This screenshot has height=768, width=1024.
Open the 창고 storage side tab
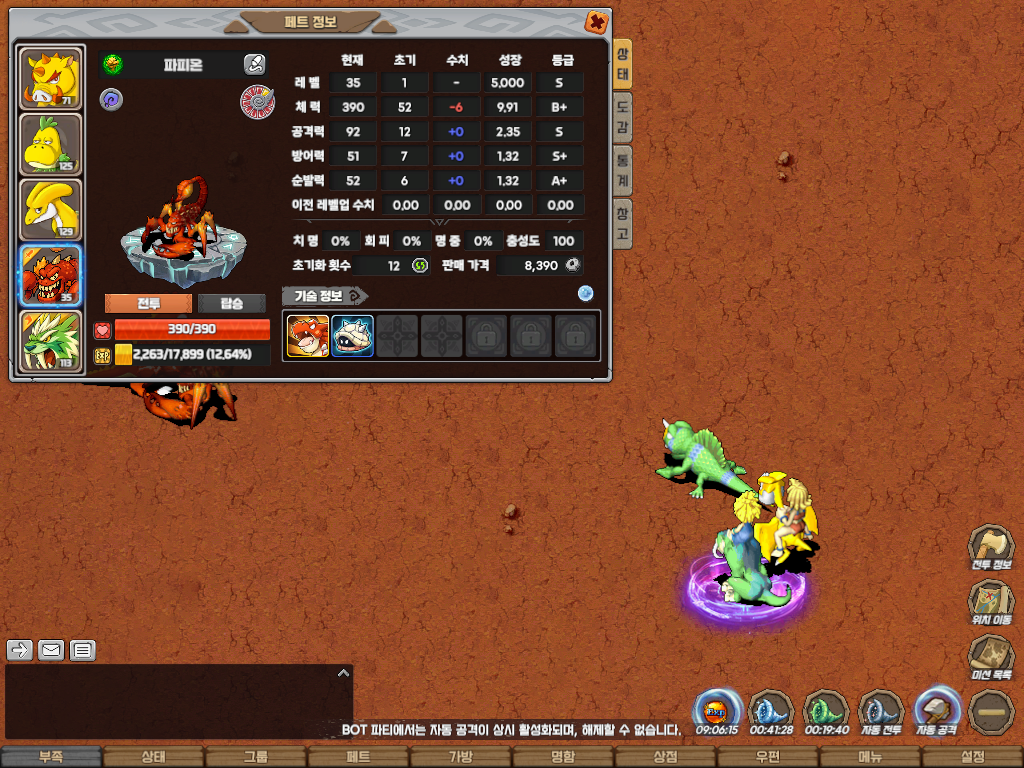[x=622, y=222]
